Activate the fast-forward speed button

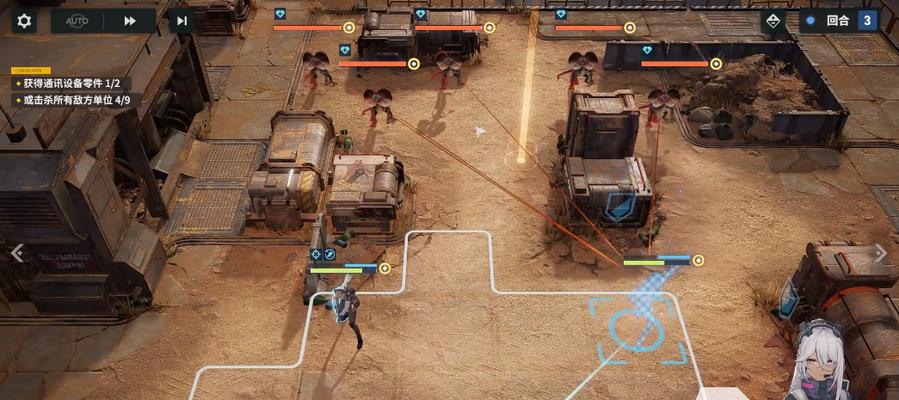[x=130, y=20]
